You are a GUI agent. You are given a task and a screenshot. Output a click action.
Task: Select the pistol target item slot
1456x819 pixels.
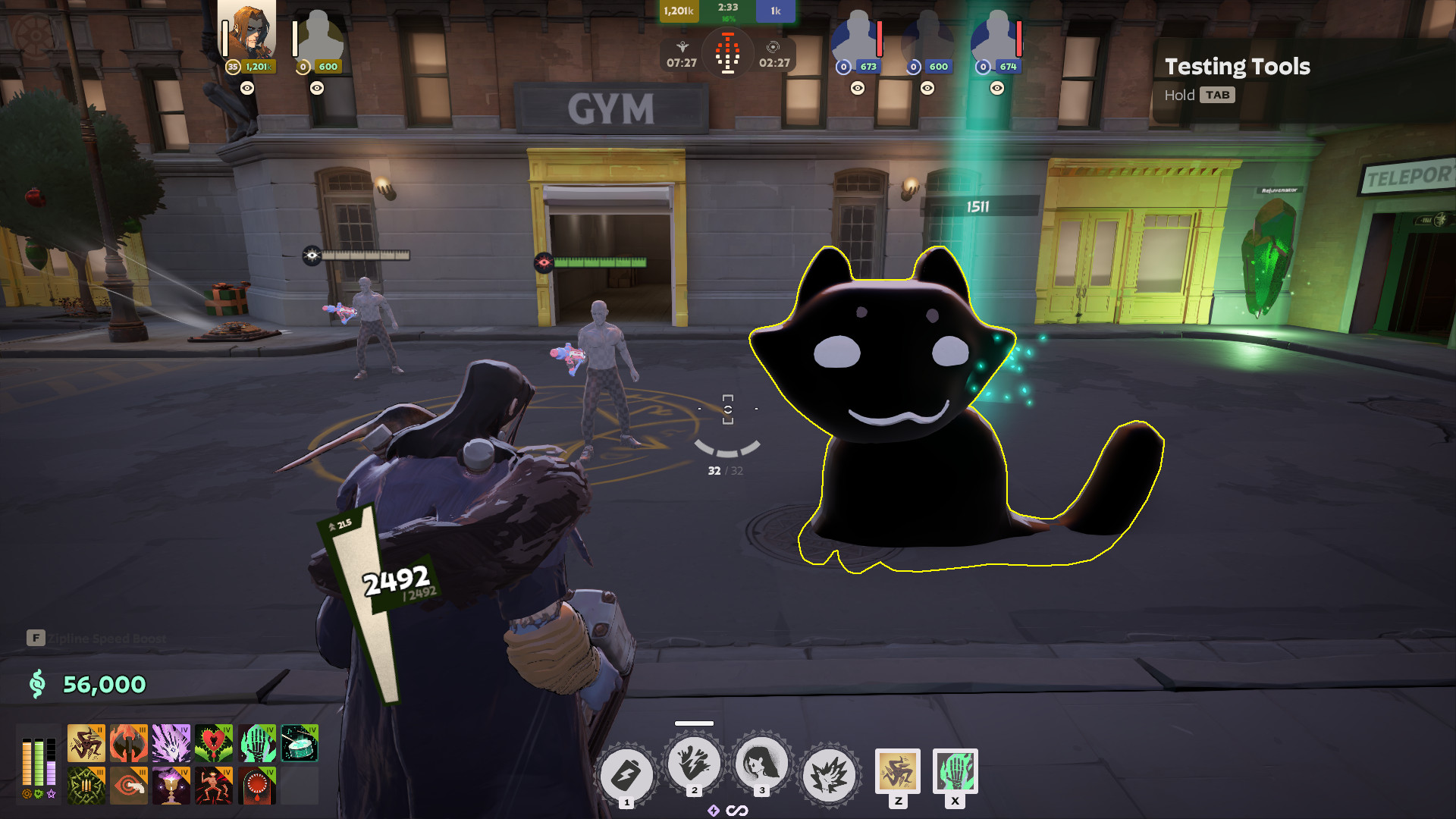pyautogui.click(x=129, y=786)
